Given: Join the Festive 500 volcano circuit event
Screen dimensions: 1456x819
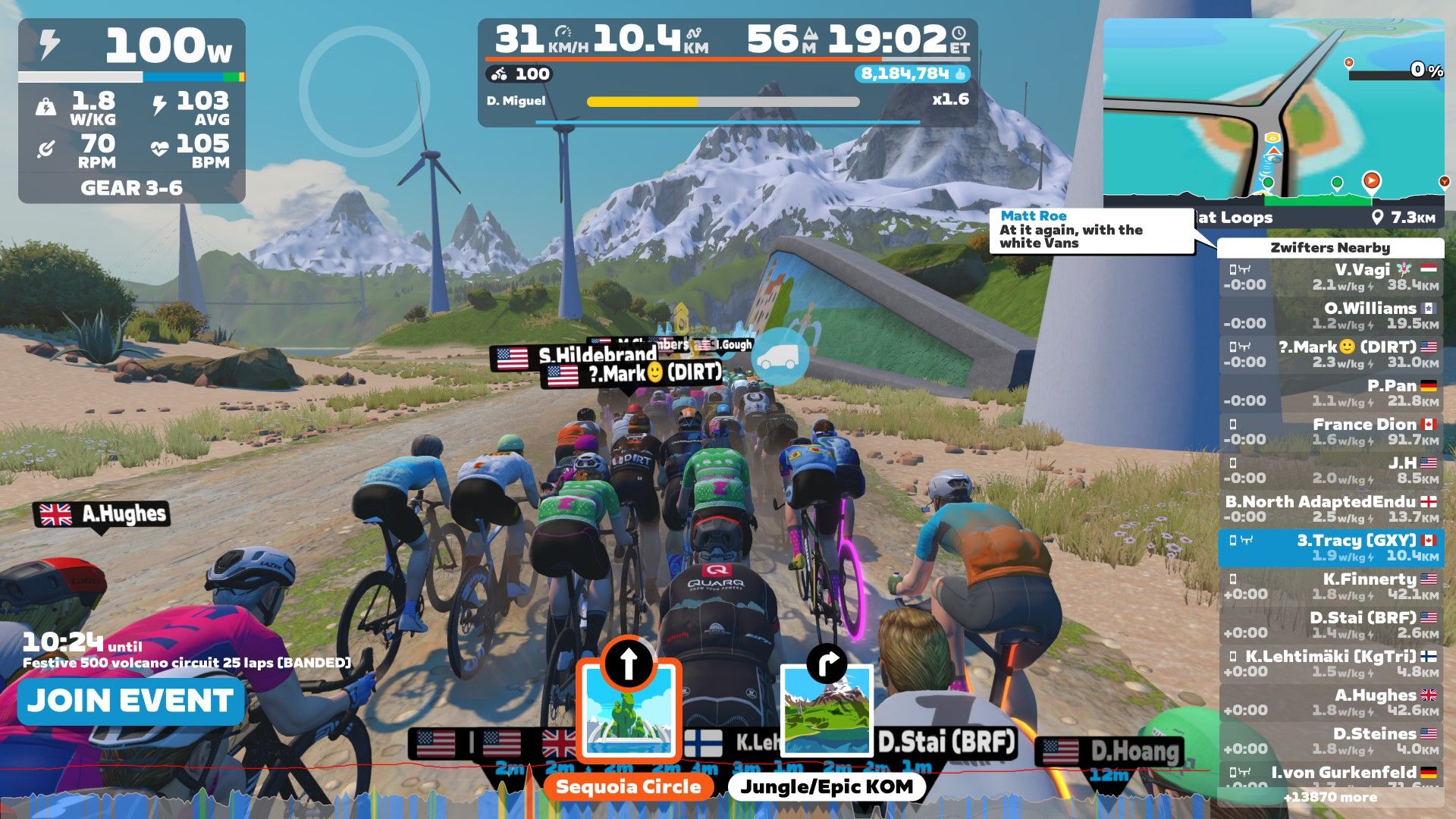Looking at the screenshot, I should [x=130, y=701].
